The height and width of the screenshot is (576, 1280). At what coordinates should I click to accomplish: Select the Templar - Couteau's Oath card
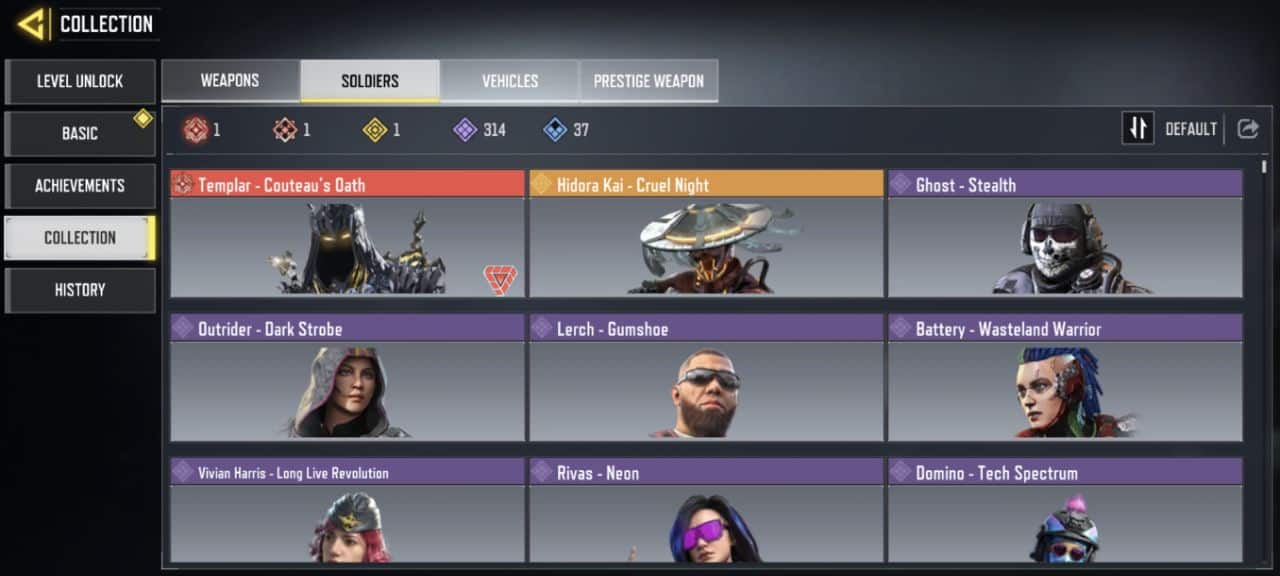coord(347,234)
